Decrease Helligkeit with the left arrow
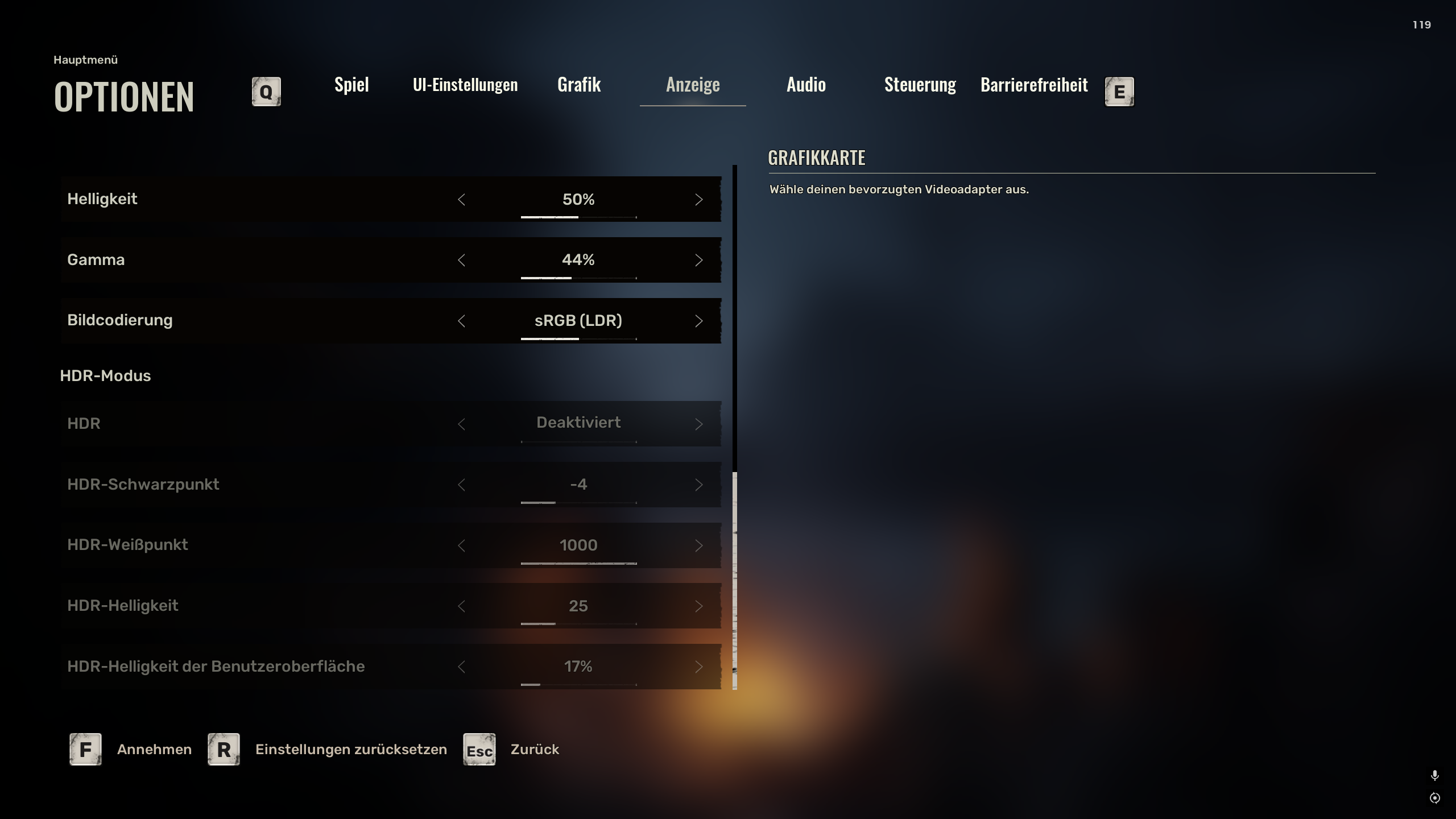The image size is (1456, 819). [x=461, y=200]
